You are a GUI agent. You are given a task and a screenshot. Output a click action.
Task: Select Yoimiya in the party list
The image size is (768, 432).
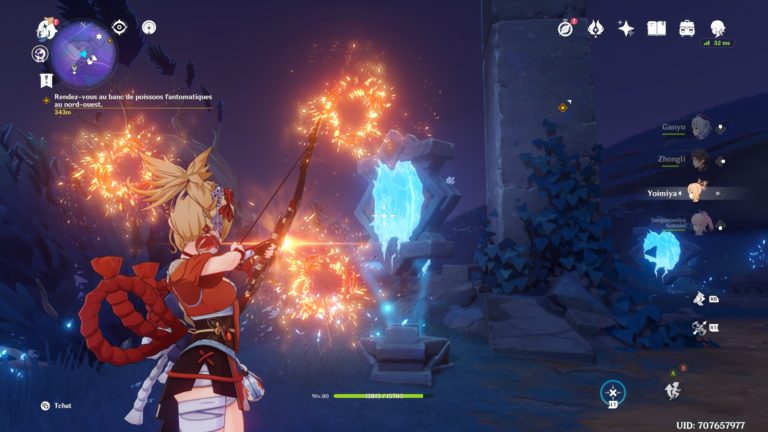click(x=698, y=192)
